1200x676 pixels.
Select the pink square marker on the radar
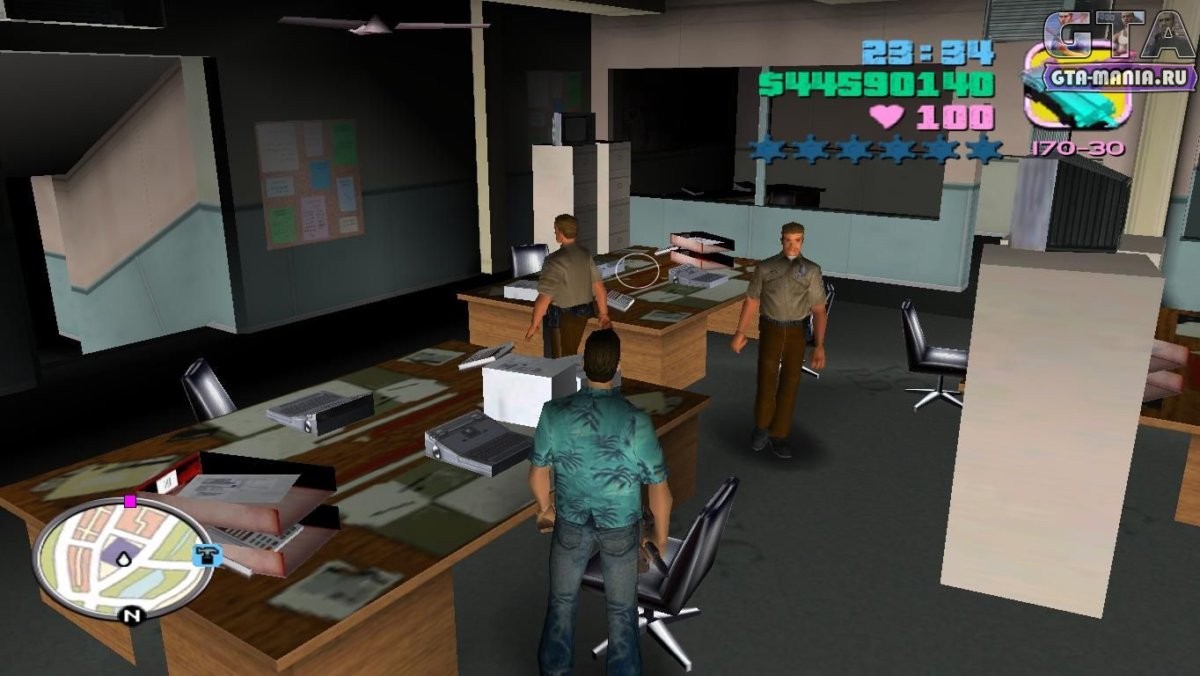point(130,501)
